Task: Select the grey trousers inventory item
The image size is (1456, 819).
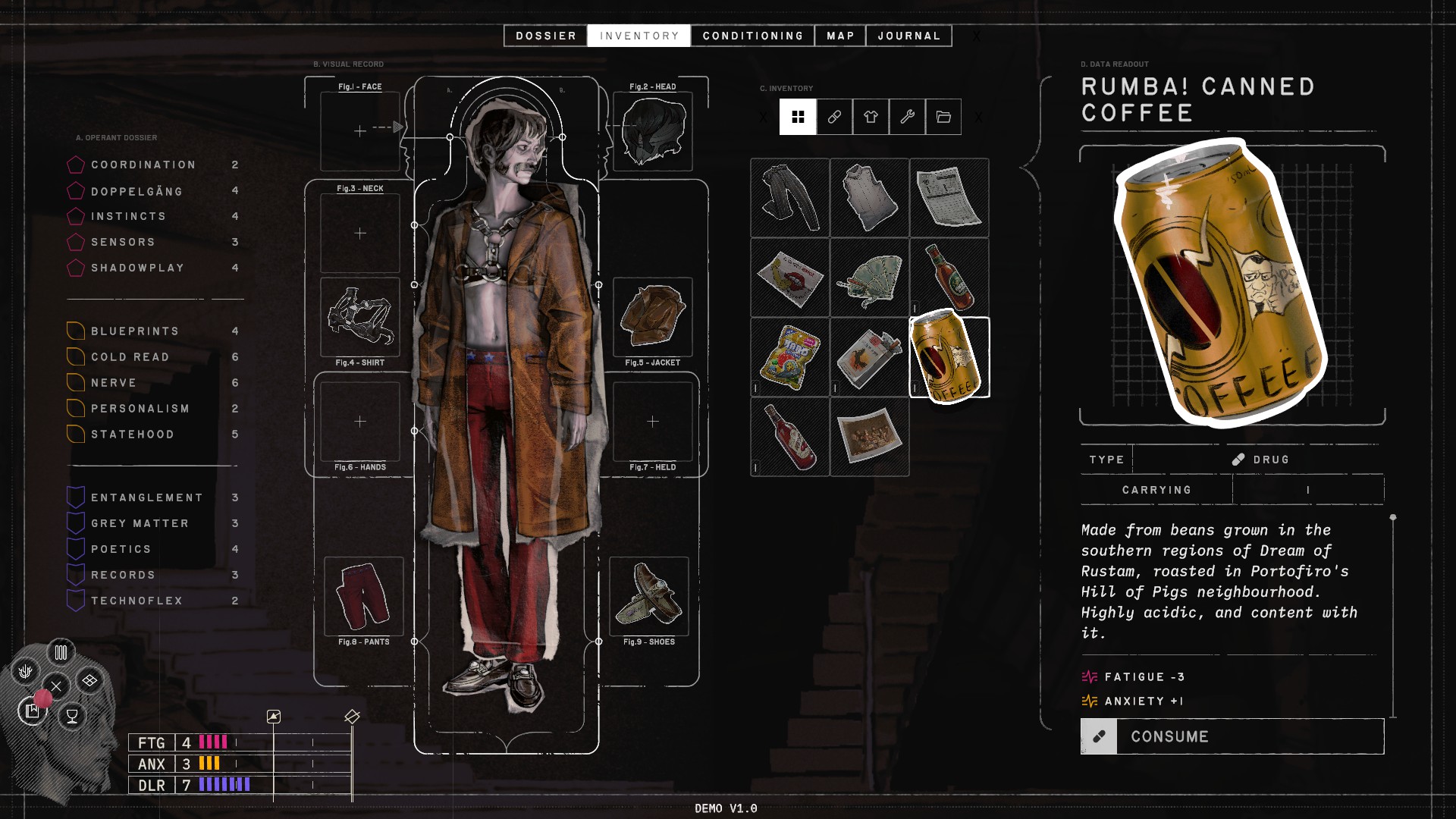Action: point(789,198)
